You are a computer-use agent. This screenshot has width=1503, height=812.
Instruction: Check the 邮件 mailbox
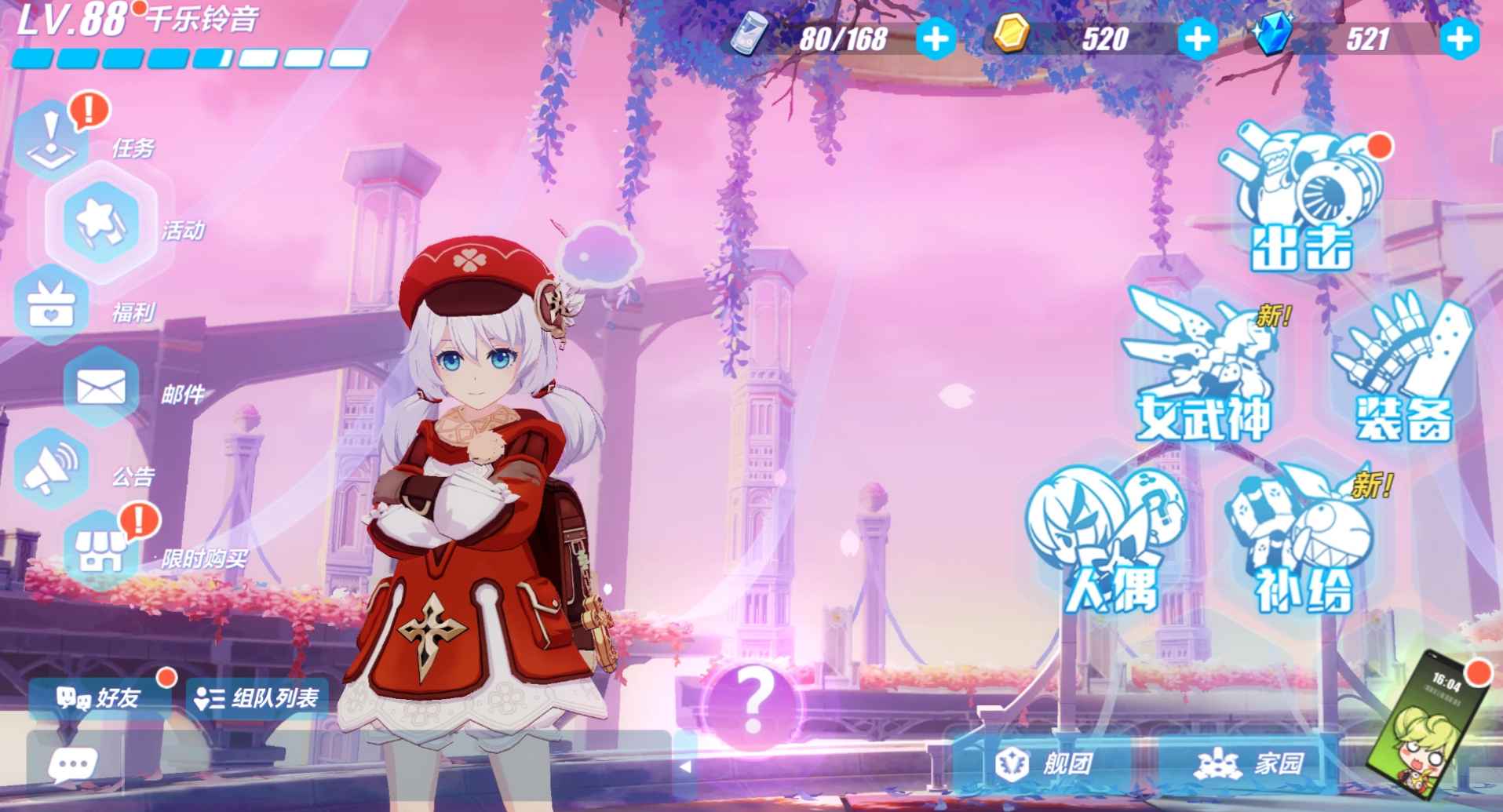pos(102,388)
